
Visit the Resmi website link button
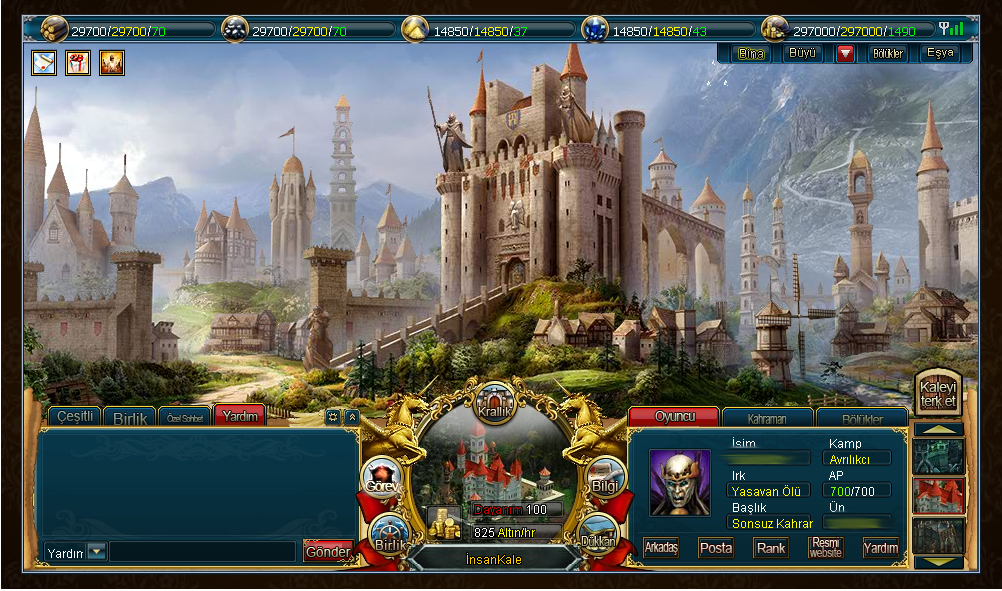pos(826,547)
